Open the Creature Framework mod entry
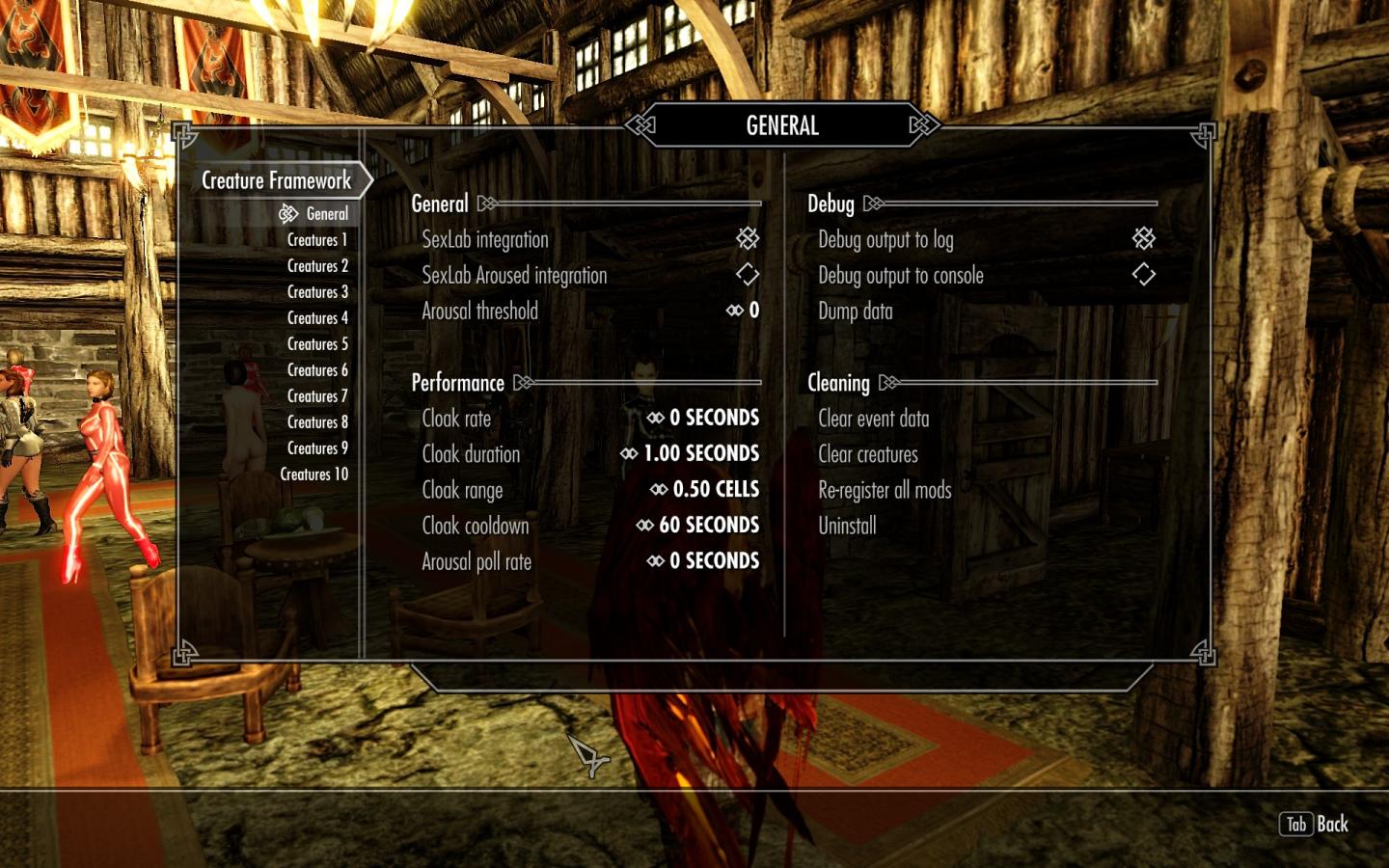This screenshot has height=868, width=1389. pyautogui.click(x=276, y=180)
